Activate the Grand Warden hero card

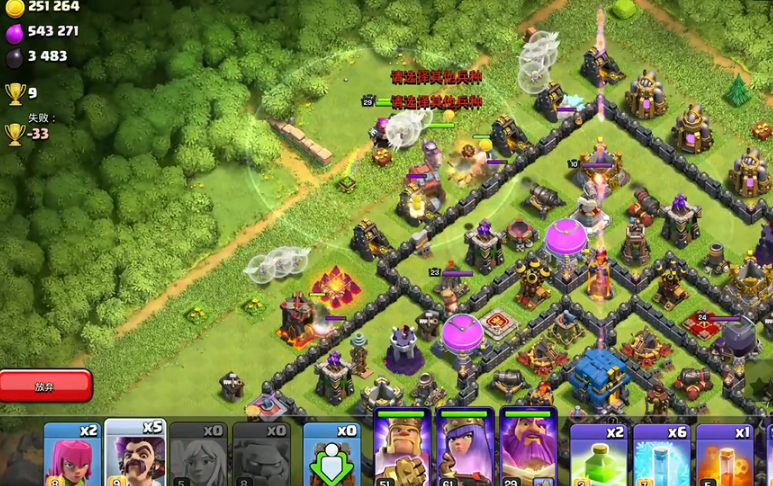[528, 448]
